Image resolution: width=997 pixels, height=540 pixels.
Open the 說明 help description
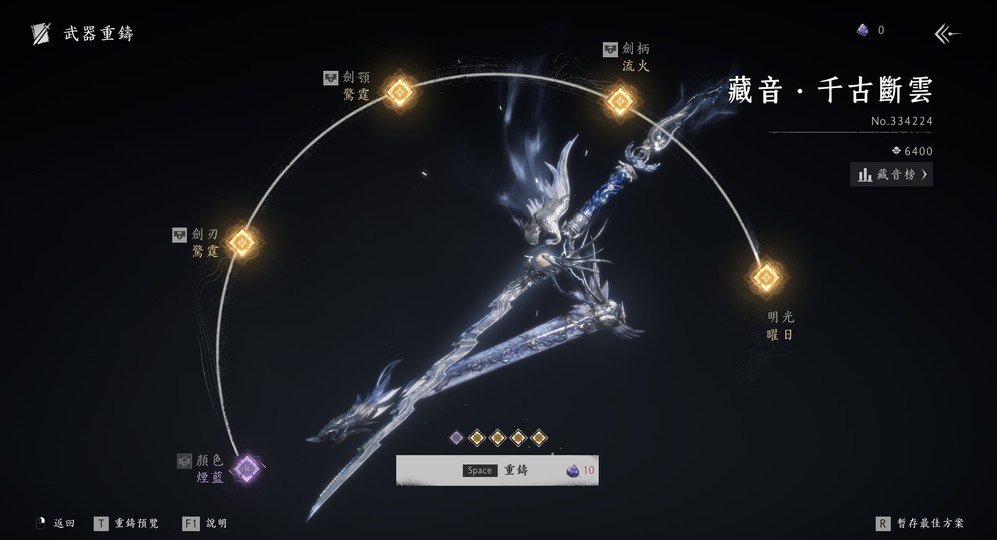click(206, 523)
